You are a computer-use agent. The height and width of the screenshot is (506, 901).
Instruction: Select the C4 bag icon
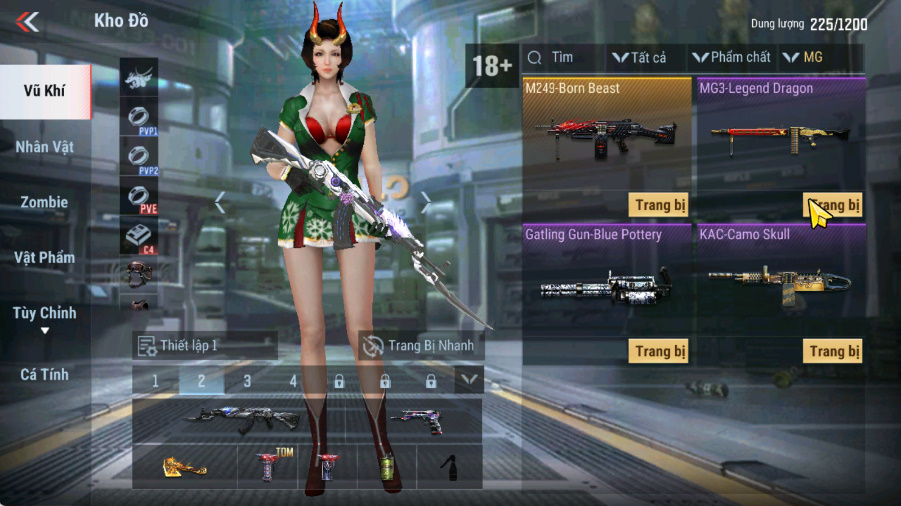139,236
